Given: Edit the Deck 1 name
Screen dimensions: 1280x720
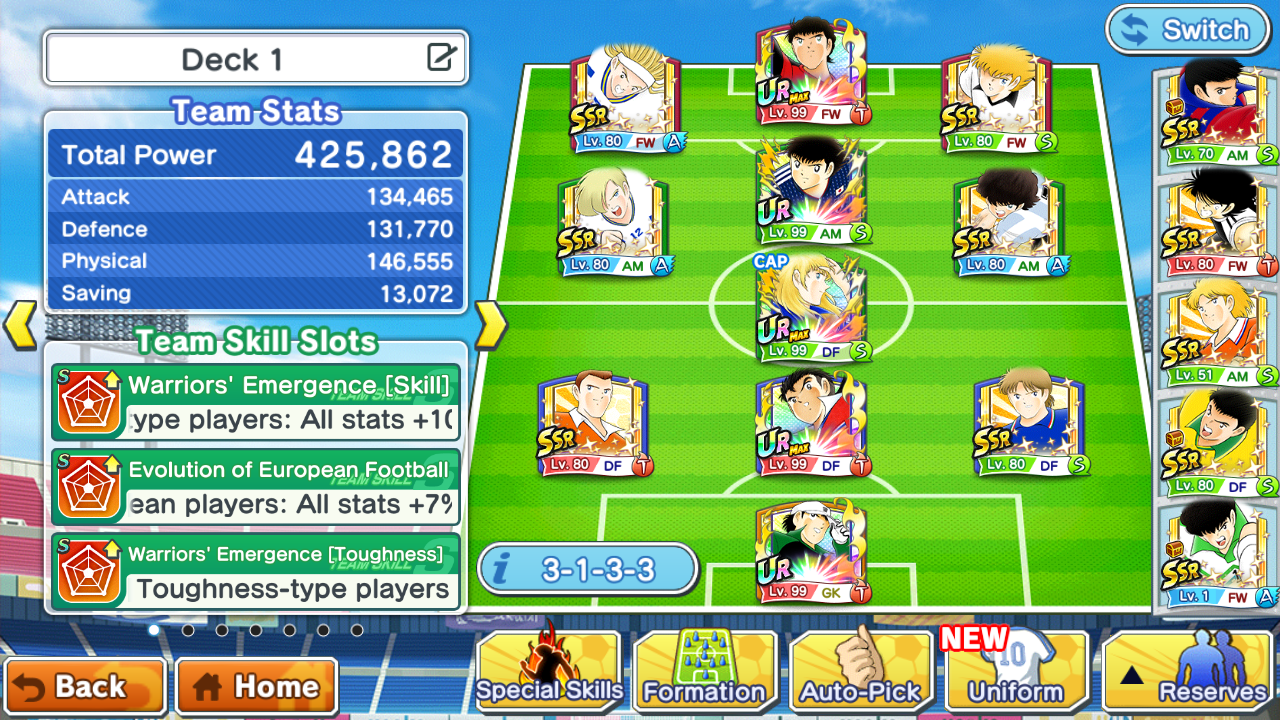Looking at the screenshot, I should tap(441, 58).
